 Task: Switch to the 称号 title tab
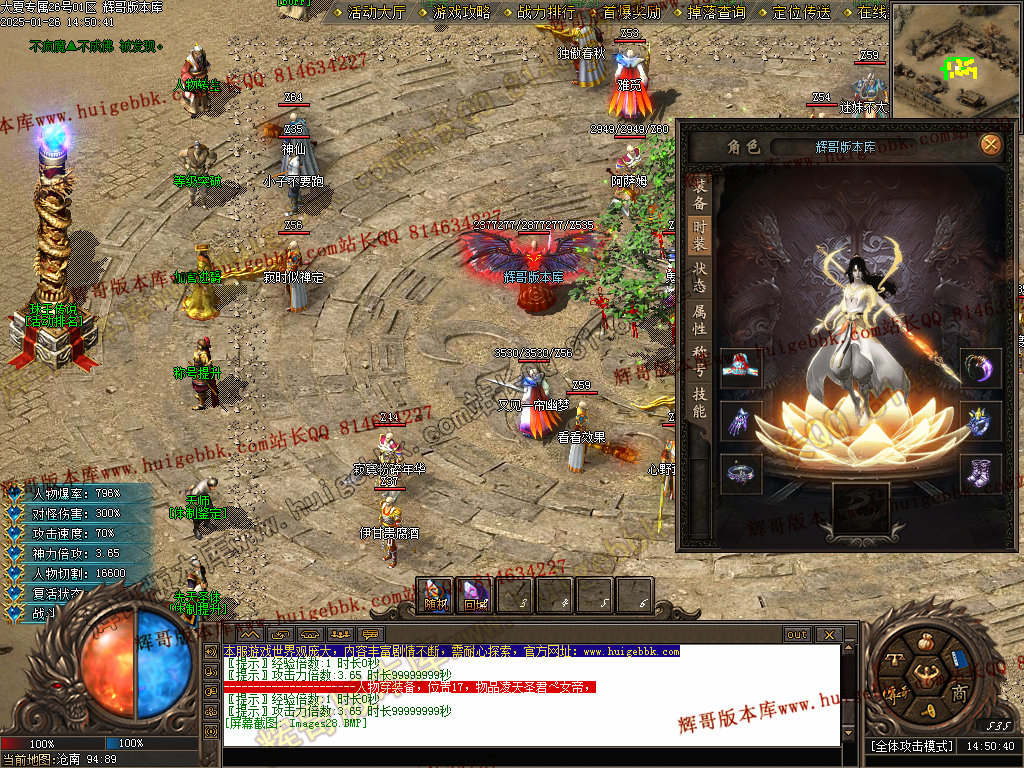(700, 360)
